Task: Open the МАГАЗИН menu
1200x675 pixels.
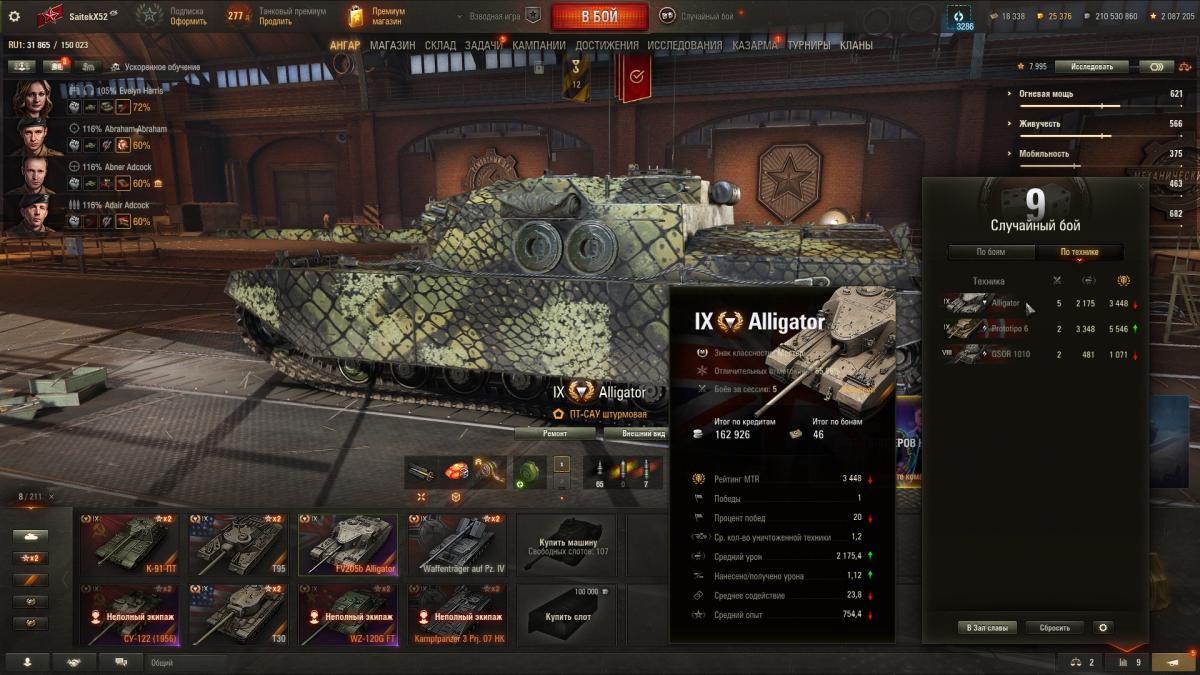Action: click(392, 45)
